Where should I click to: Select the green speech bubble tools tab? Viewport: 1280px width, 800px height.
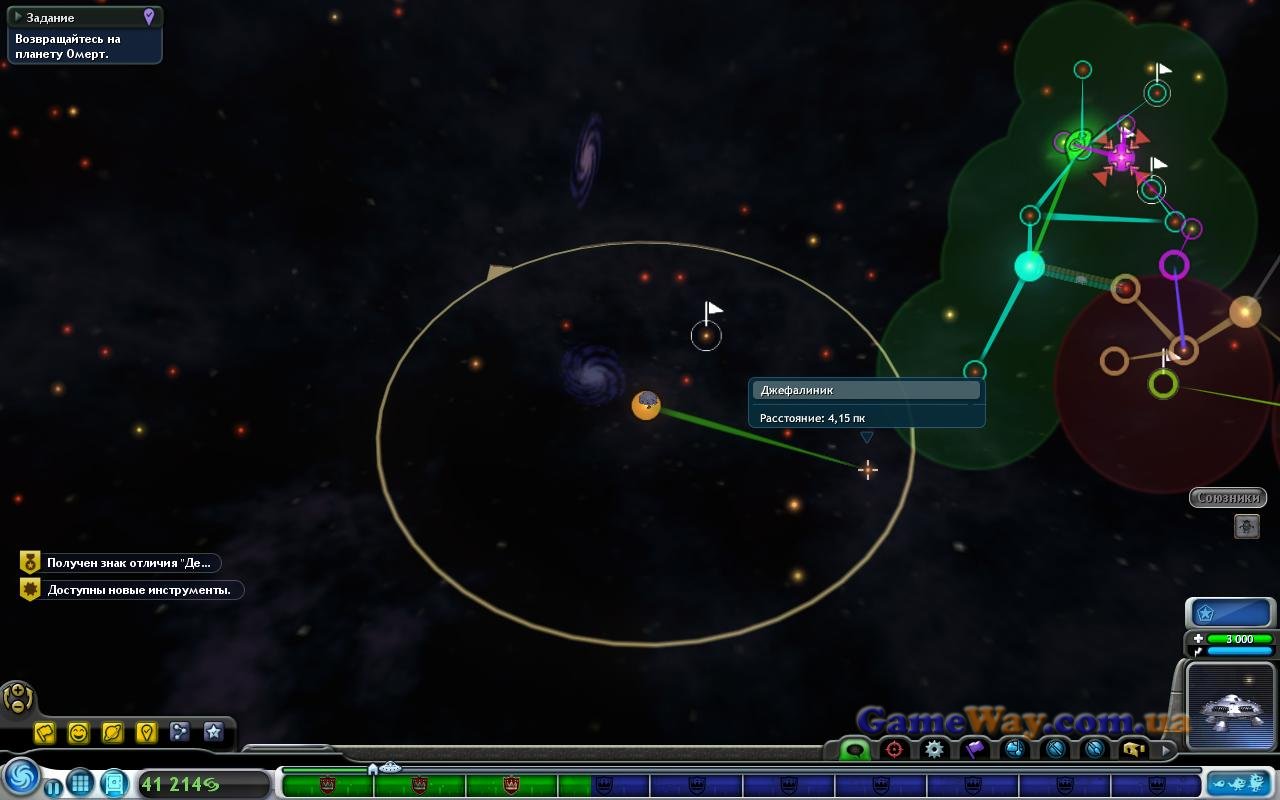855,749
